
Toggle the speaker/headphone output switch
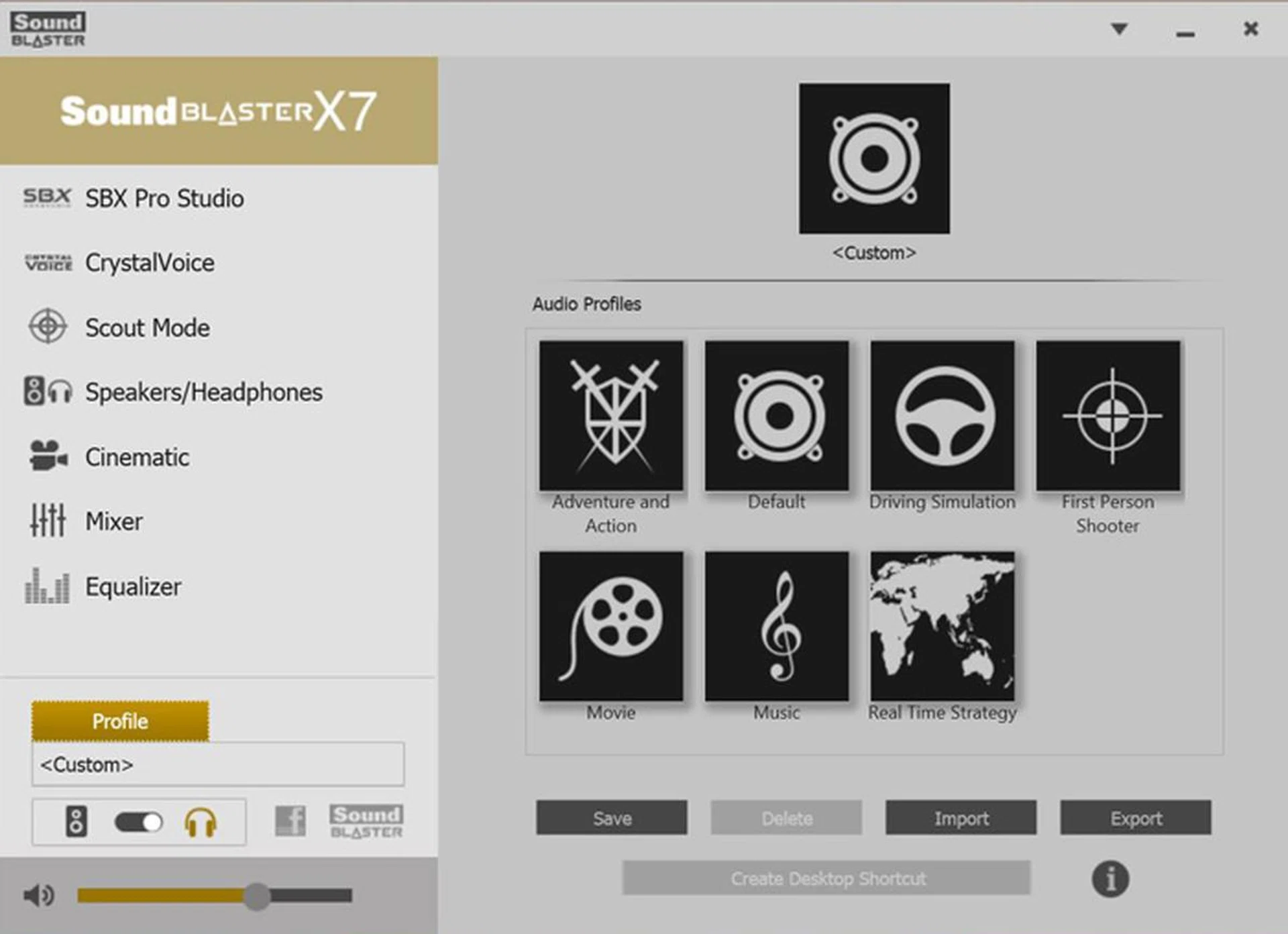(x=138, y=822)
